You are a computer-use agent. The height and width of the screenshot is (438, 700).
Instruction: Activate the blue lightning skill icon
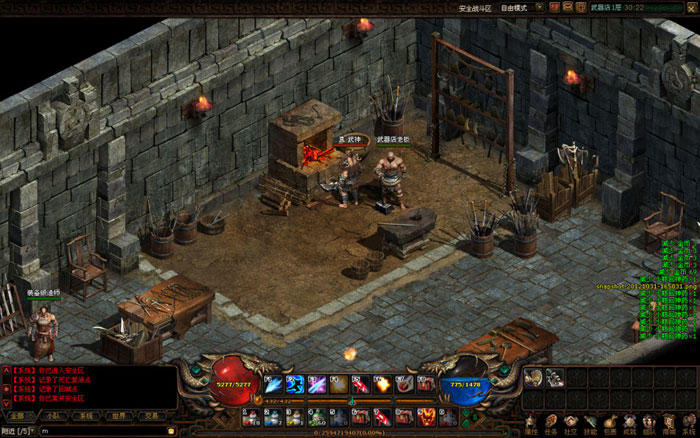(295, 384)
